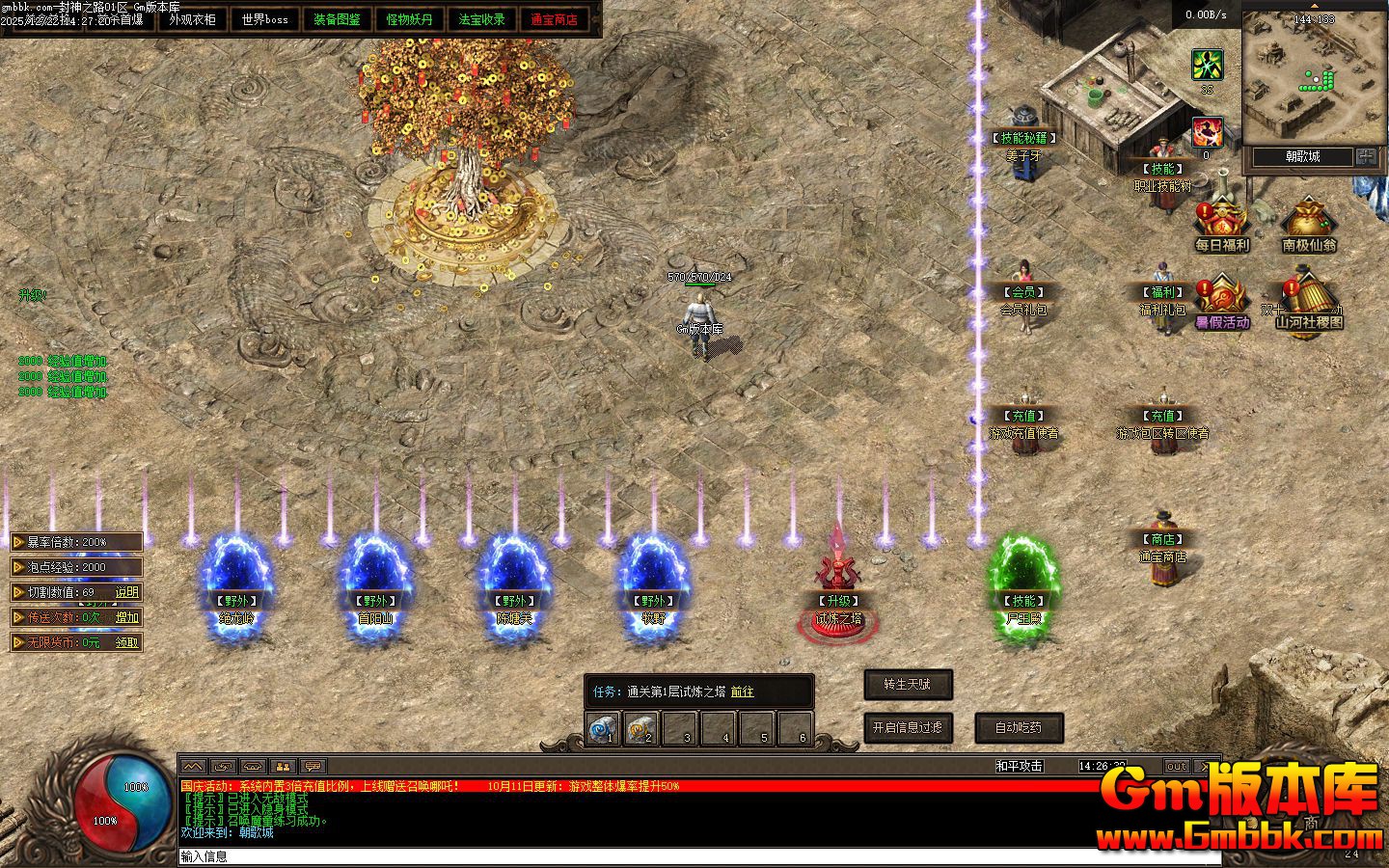This screenshot has width=1389, height=868.
Task: Claim 无限货币 with the 领取 link
Action: click(x=127, y=642)
